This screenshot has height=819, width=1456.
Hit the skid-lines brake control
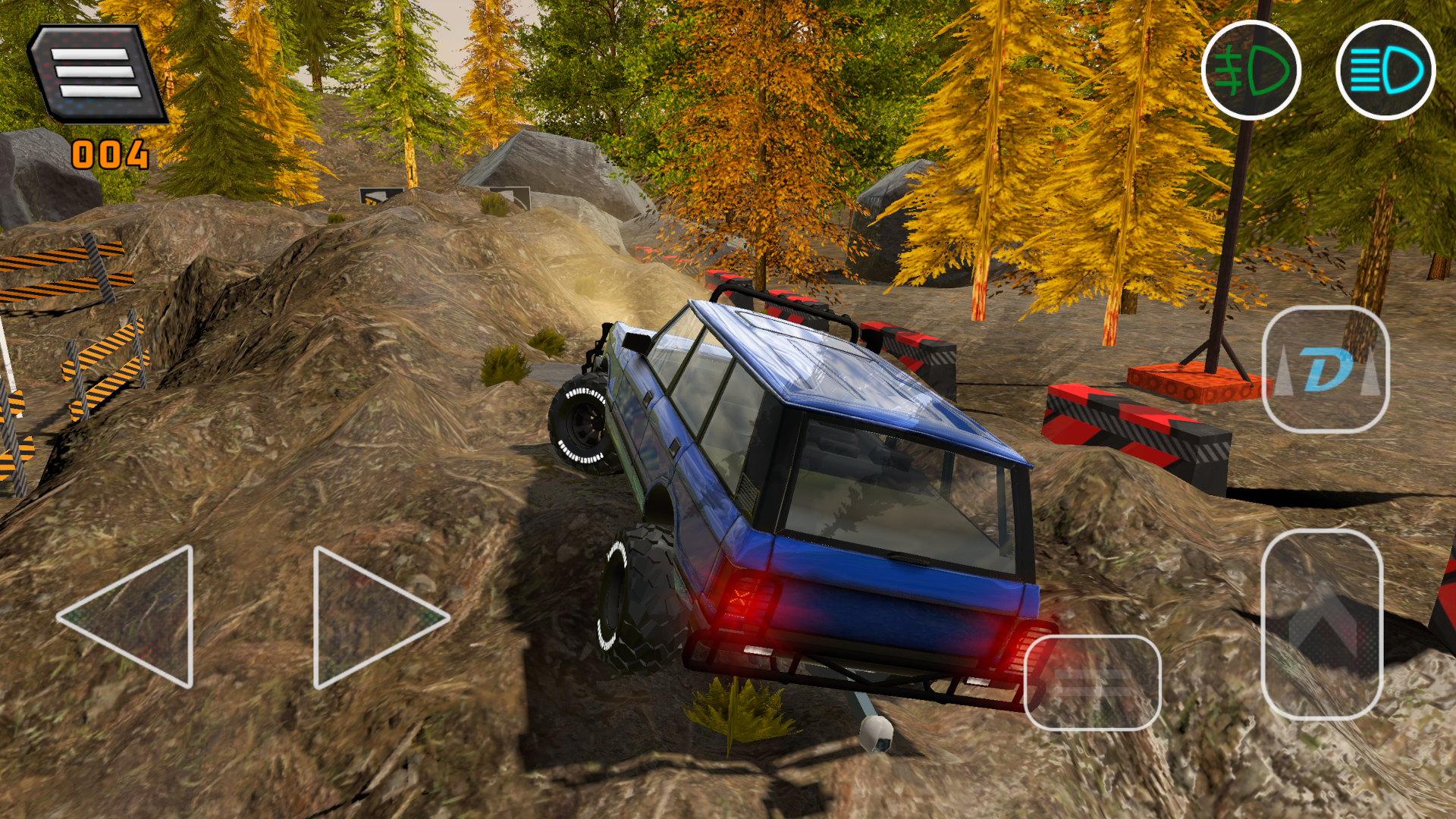1094,681
